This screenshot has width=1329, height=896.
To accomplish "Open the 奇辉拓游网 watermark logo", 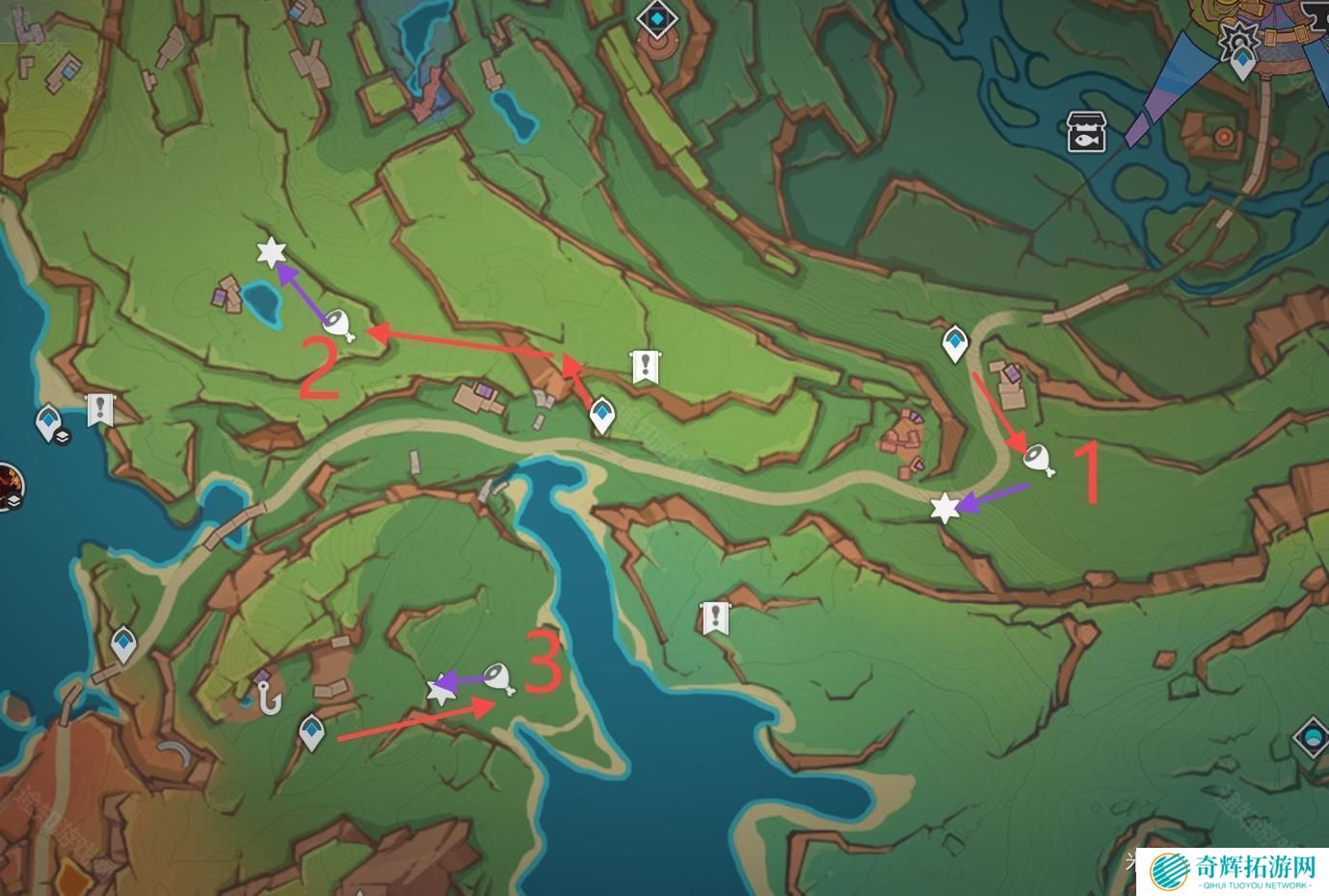I will (1234, 872).
